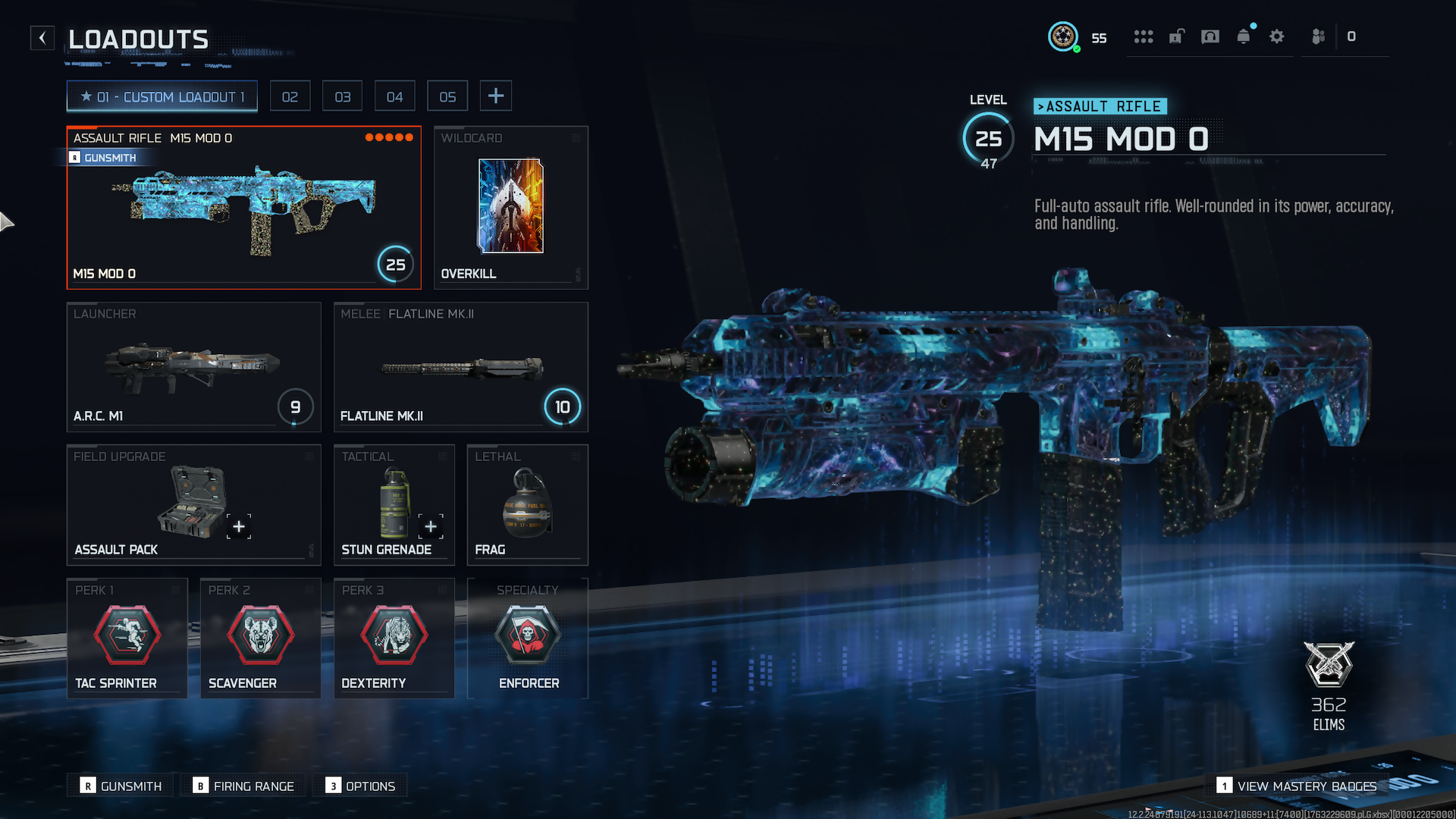Select the M15 MOD 0 assault rifle slot
Viewport: 1456px width, 819px height.
pos(243,208)
